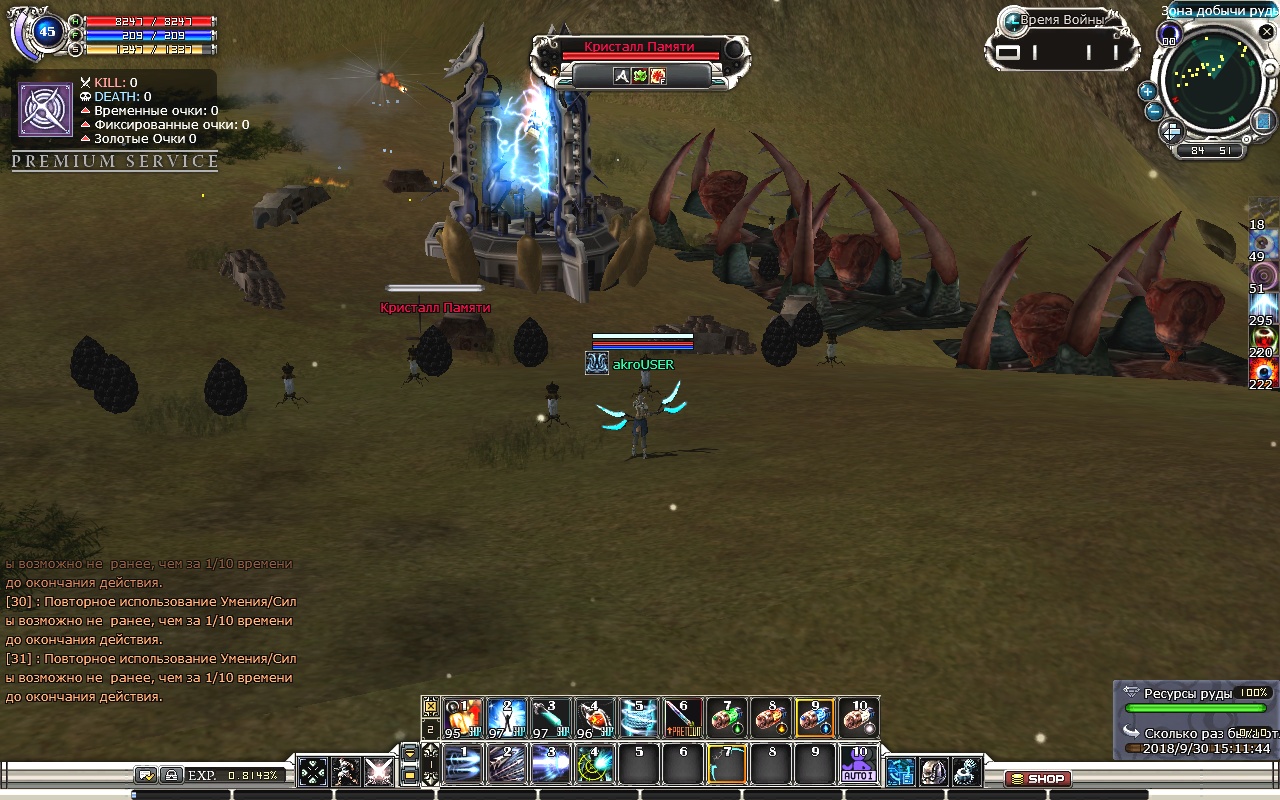Viewport: 1280px width, 800px height.
Task: Open the blue map icon beside minimap
Action: [1264, 121]
